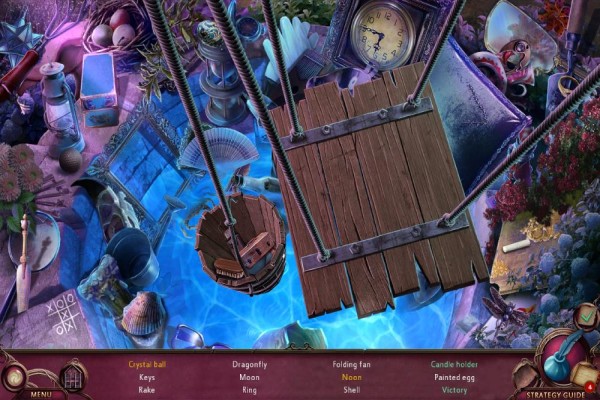Open the Menu button

(x=40, y=394)
